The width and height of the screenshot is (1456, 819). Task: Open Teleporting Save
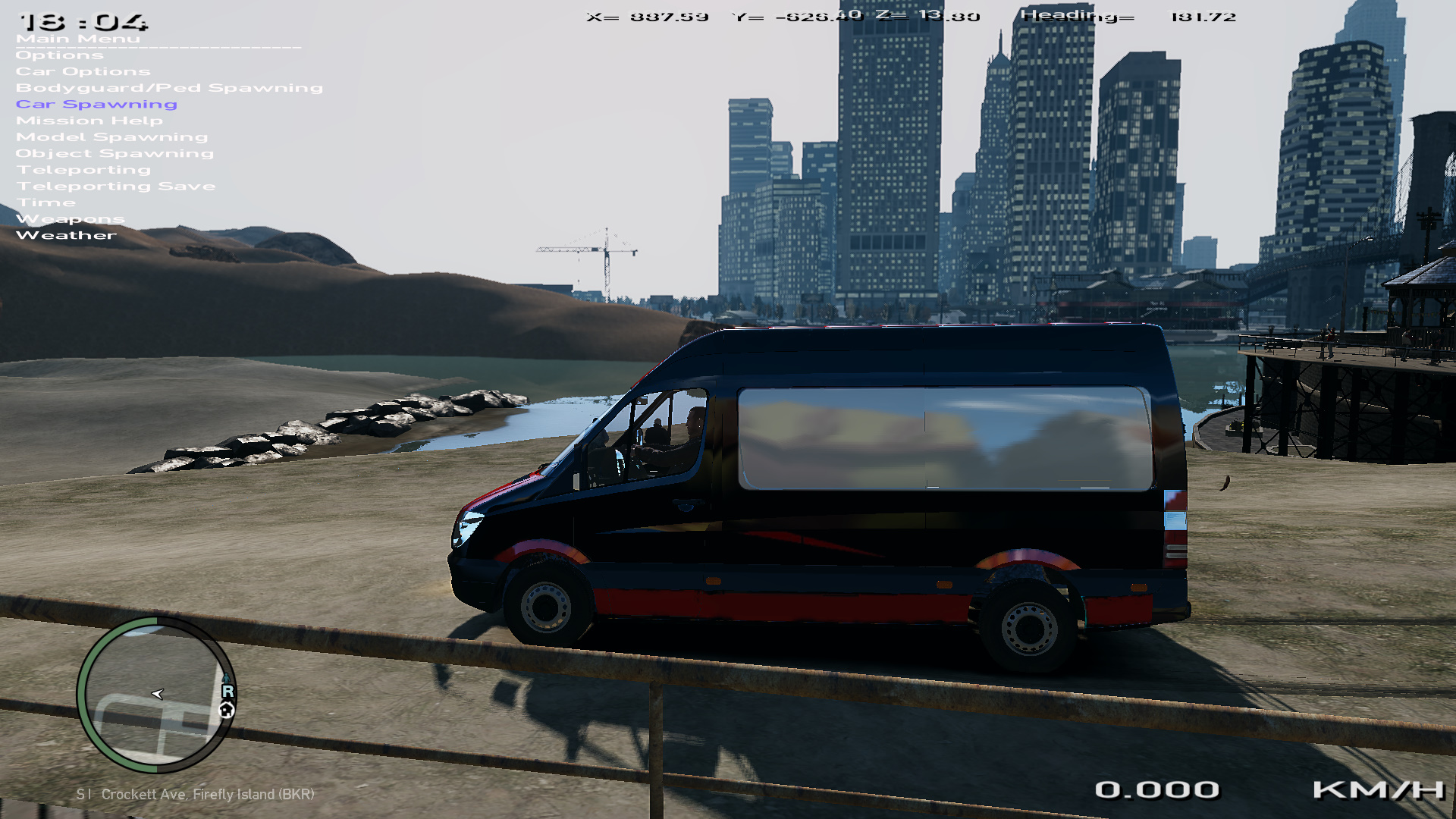[116, 187]
